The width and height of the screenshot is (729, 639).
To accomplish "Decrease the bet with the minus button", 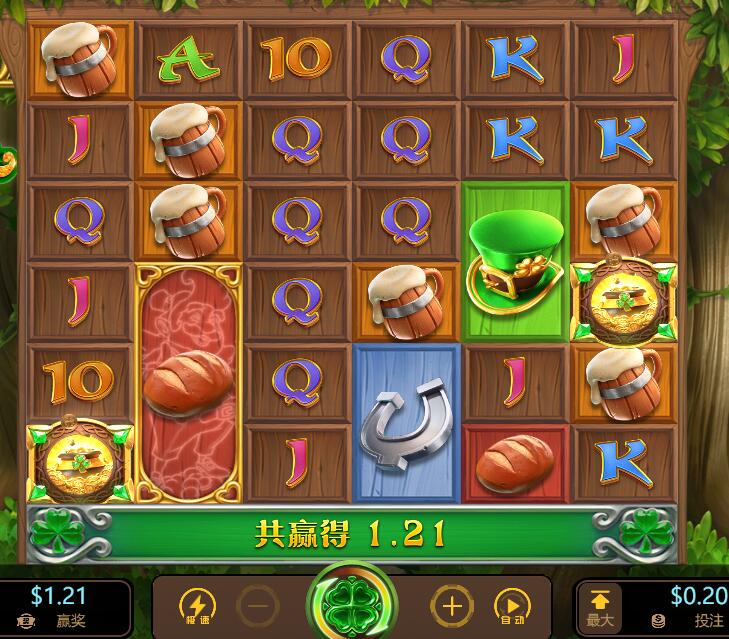I will pos(258,606).
